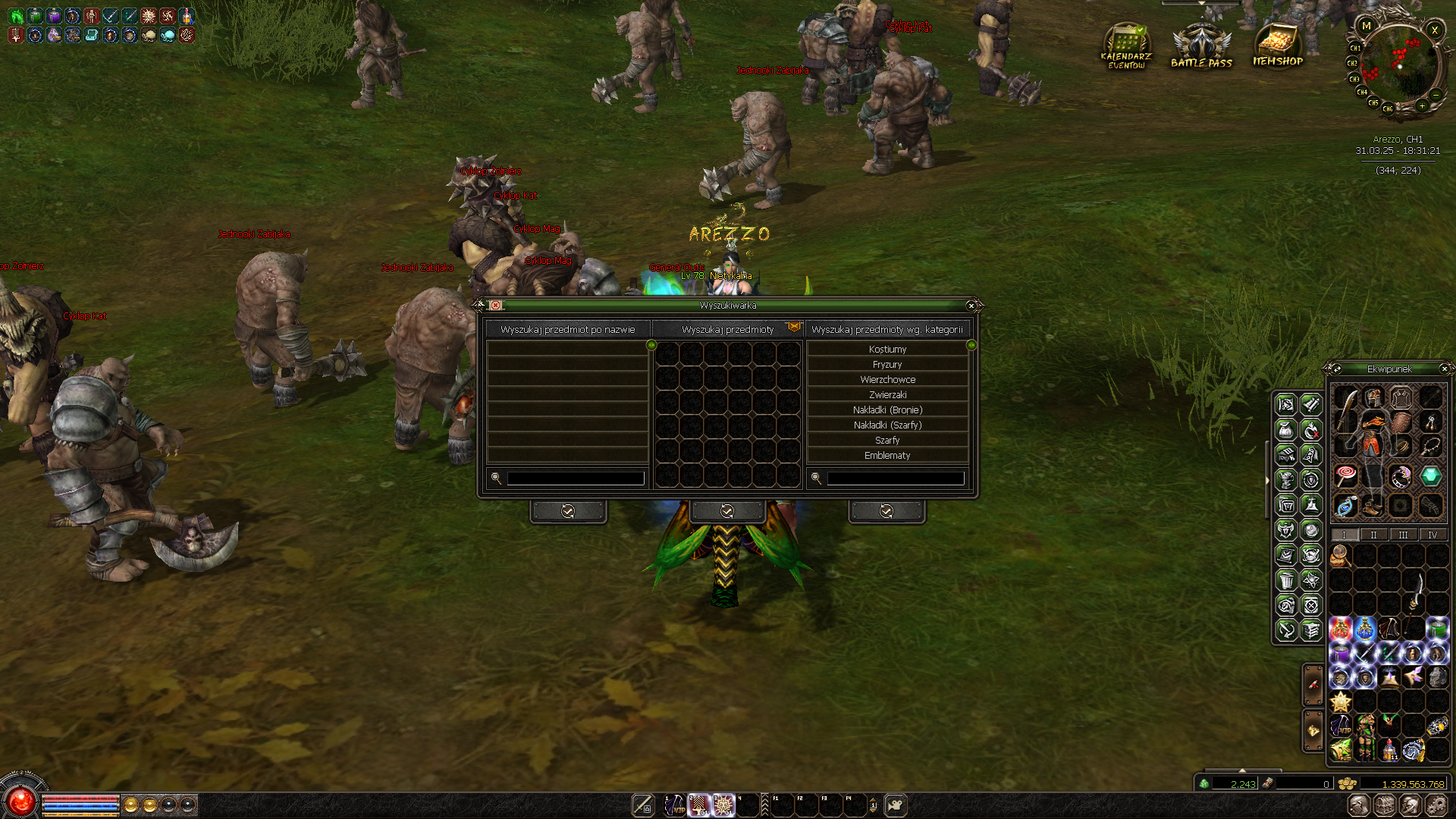
Task: Switch to channel CH2 on minimap
Action: 1352,64
